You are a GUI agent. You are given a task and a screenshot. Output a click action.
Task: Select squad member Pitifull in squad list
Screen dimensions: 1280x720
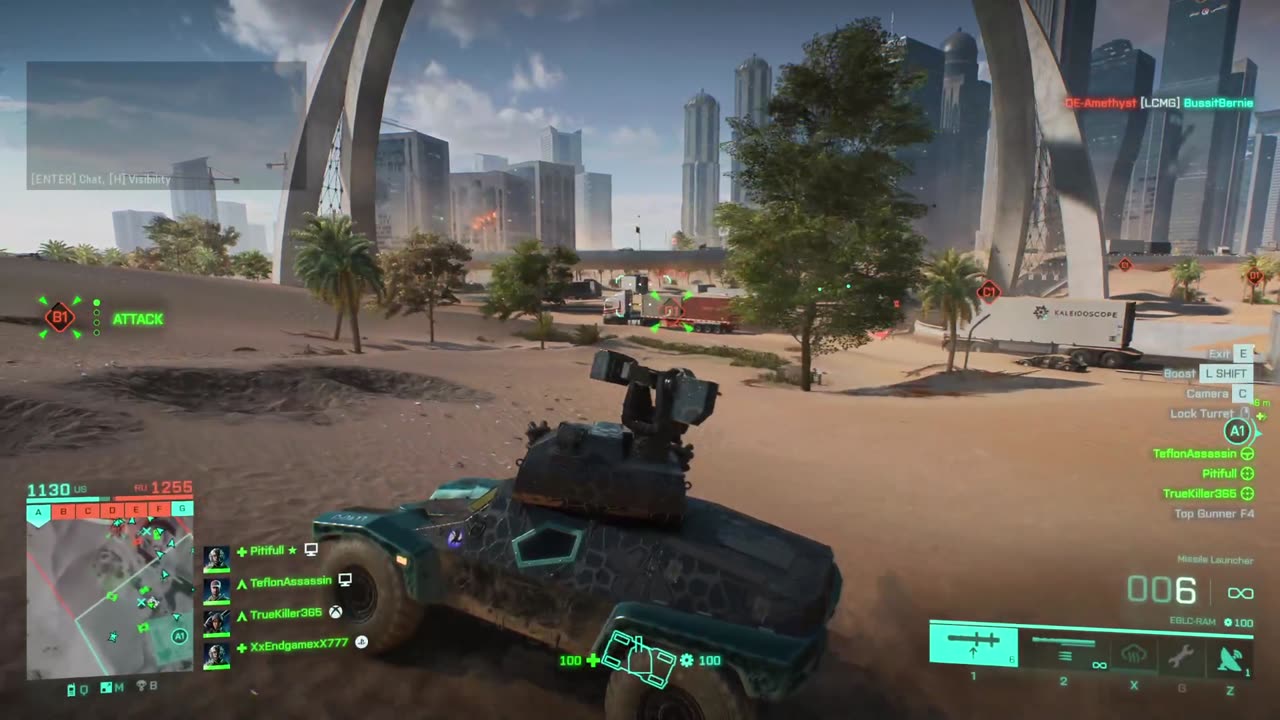click(x=267, y=551)
